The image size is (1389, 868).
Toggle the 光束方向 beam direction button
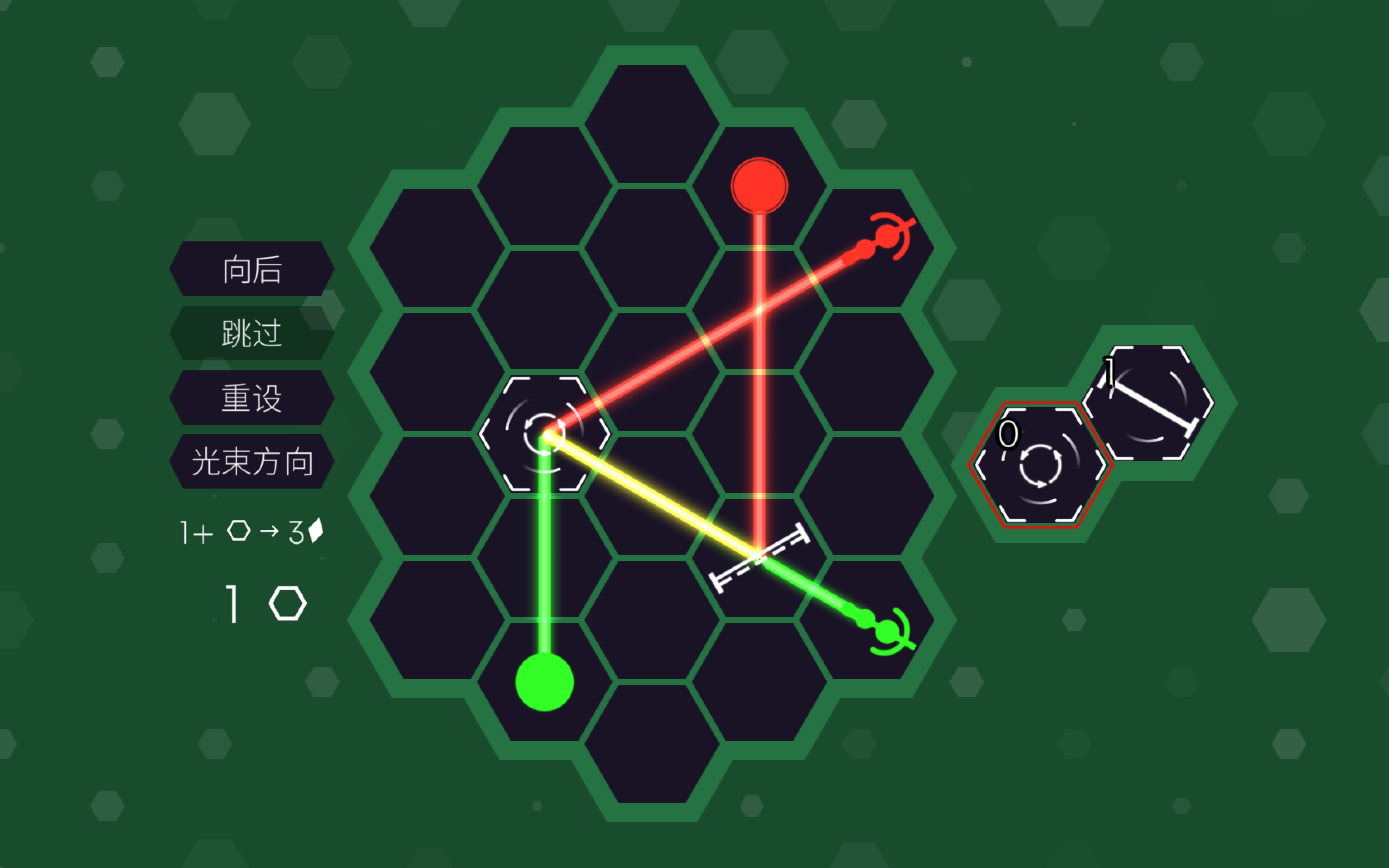[x=252, y=461]
